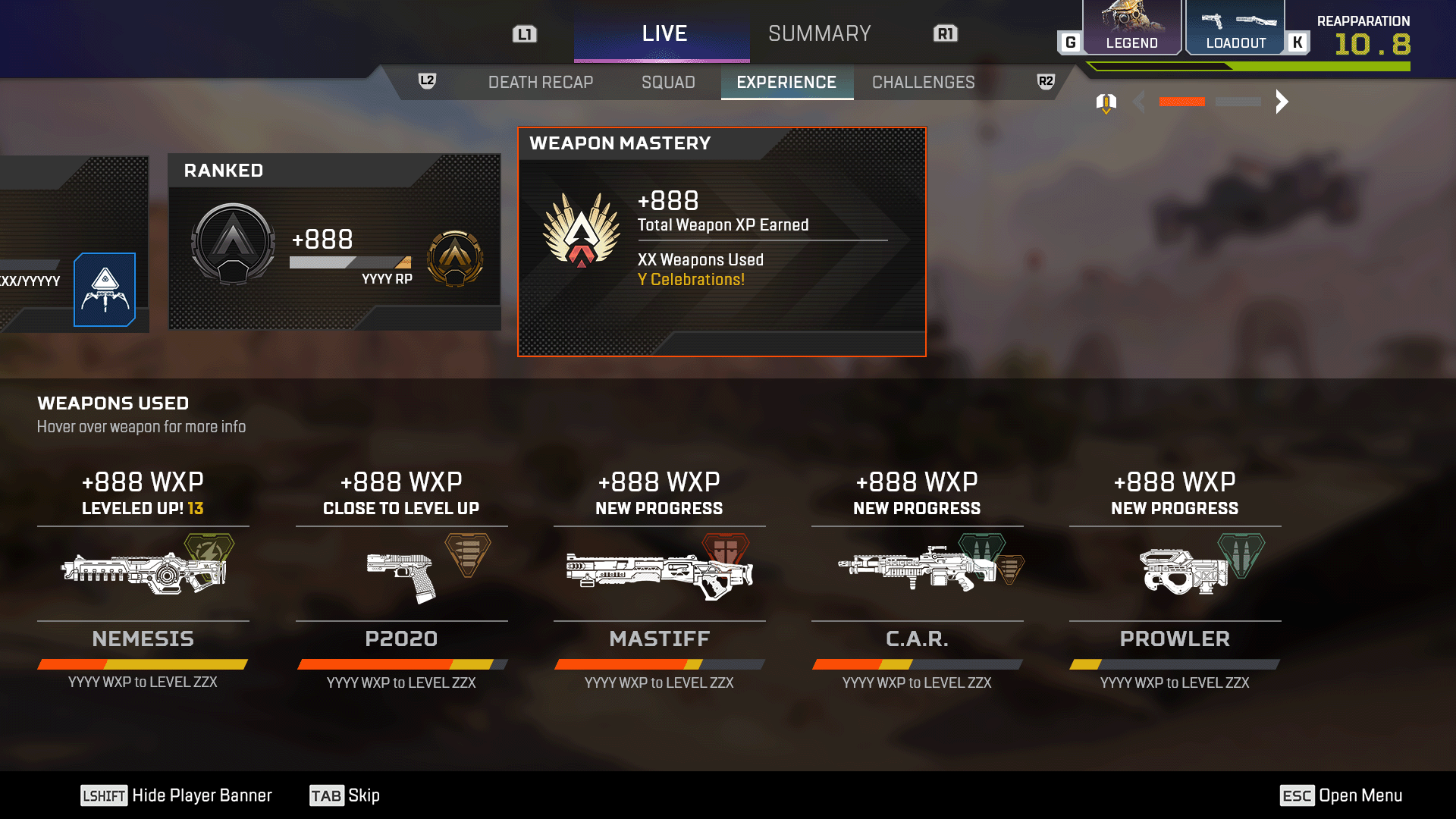
Task: Open the Legend selection button
Action: point(1131,29)
